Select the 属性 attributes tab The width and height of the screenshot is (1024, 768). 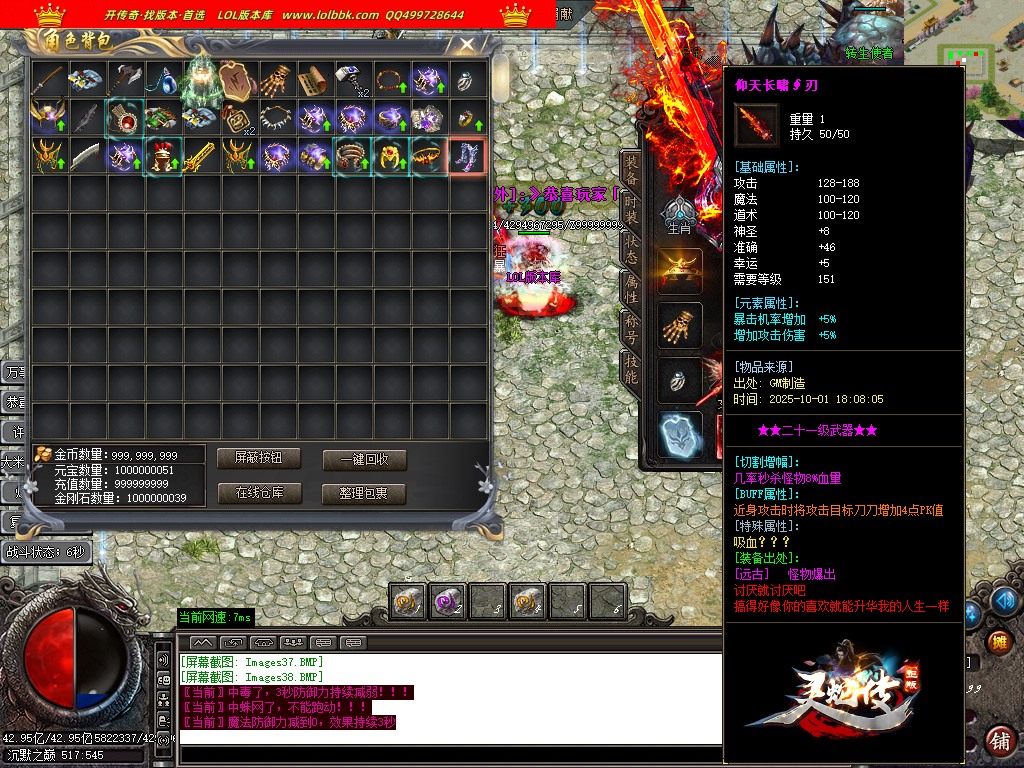pyautogui.click(x=631, y=288)
